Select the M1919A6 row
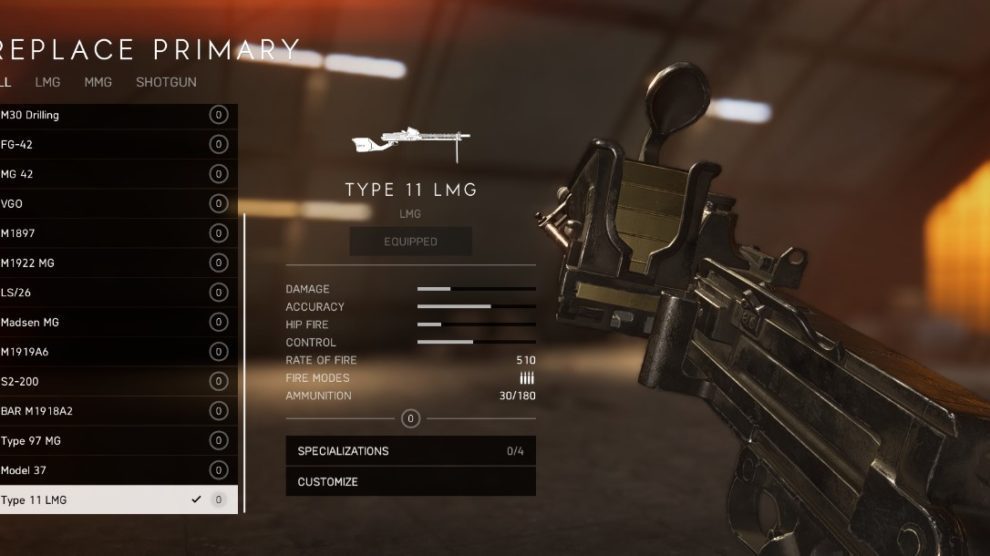Viewport: 990px width, 556px height. pos(110,352)
